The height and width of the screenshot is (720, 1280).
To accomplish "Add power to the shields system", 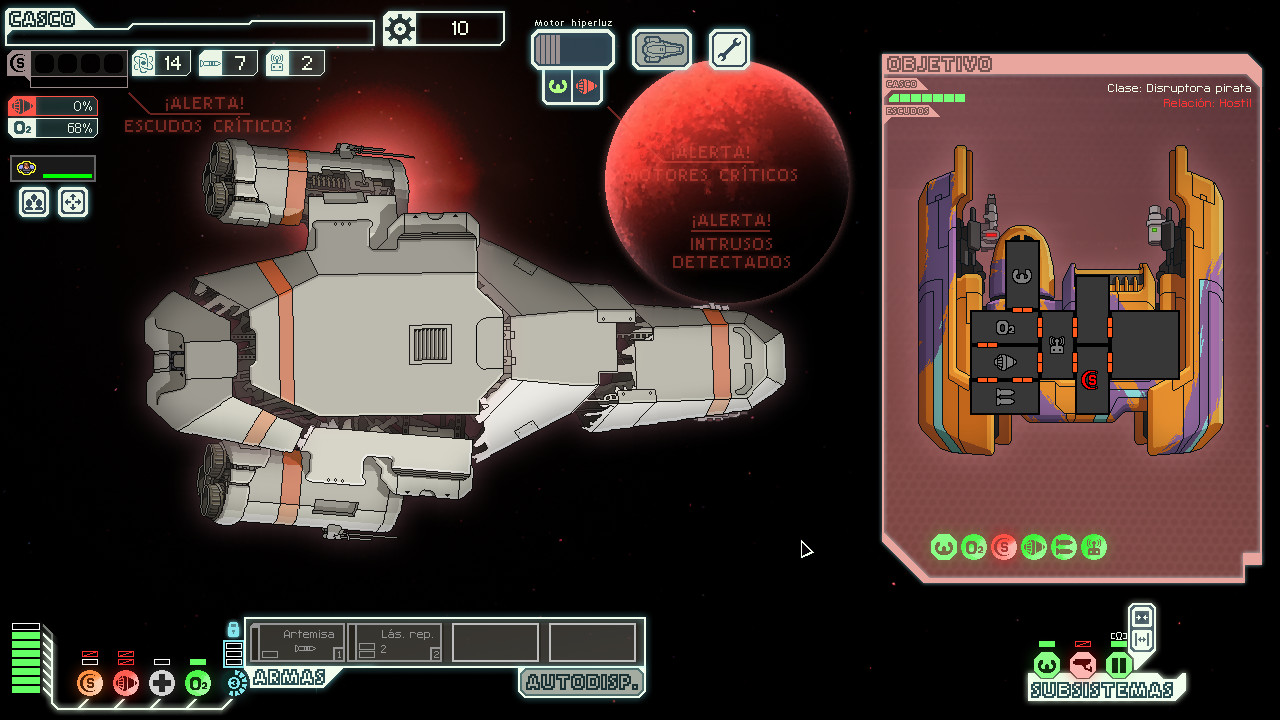I will click(90, 683).
